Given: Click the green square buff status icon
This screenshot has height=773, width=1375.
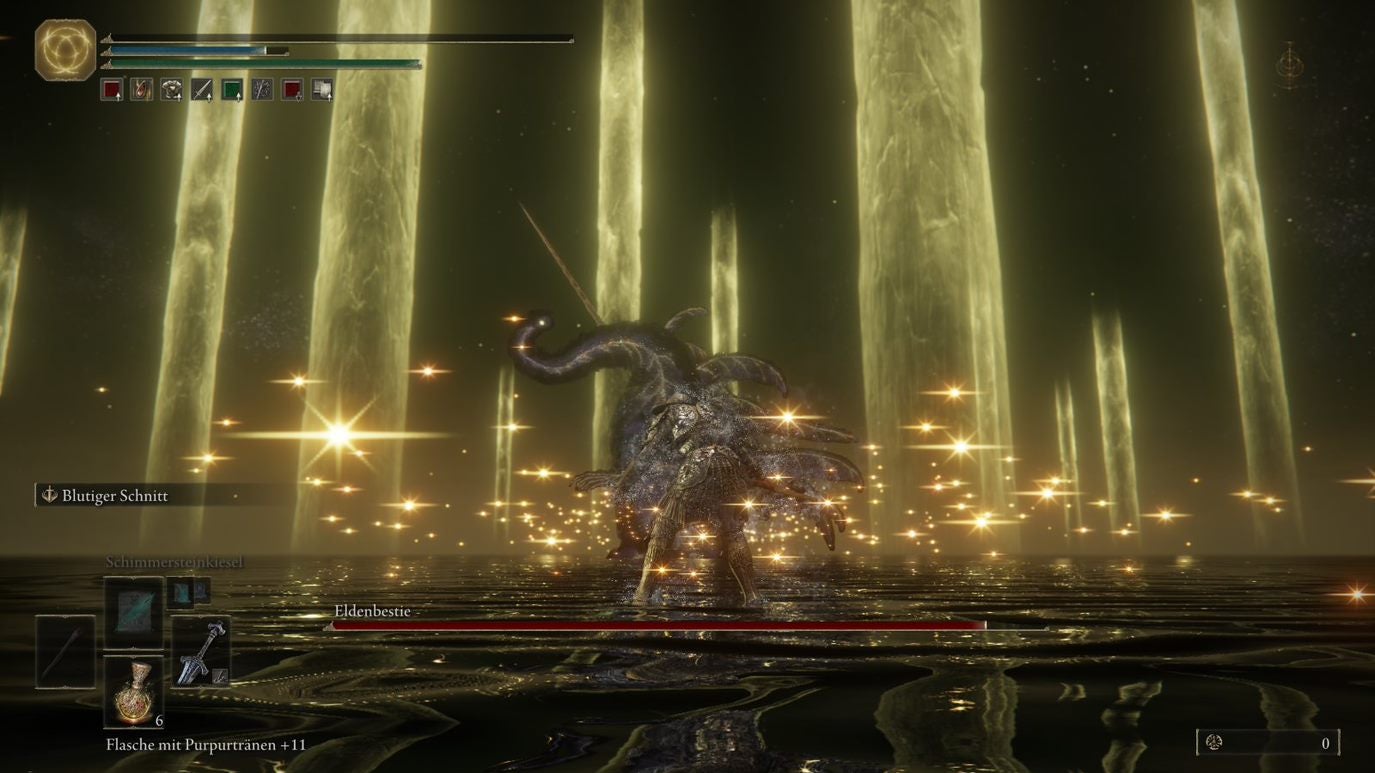Looking at the screenshot, I should 232,90.
